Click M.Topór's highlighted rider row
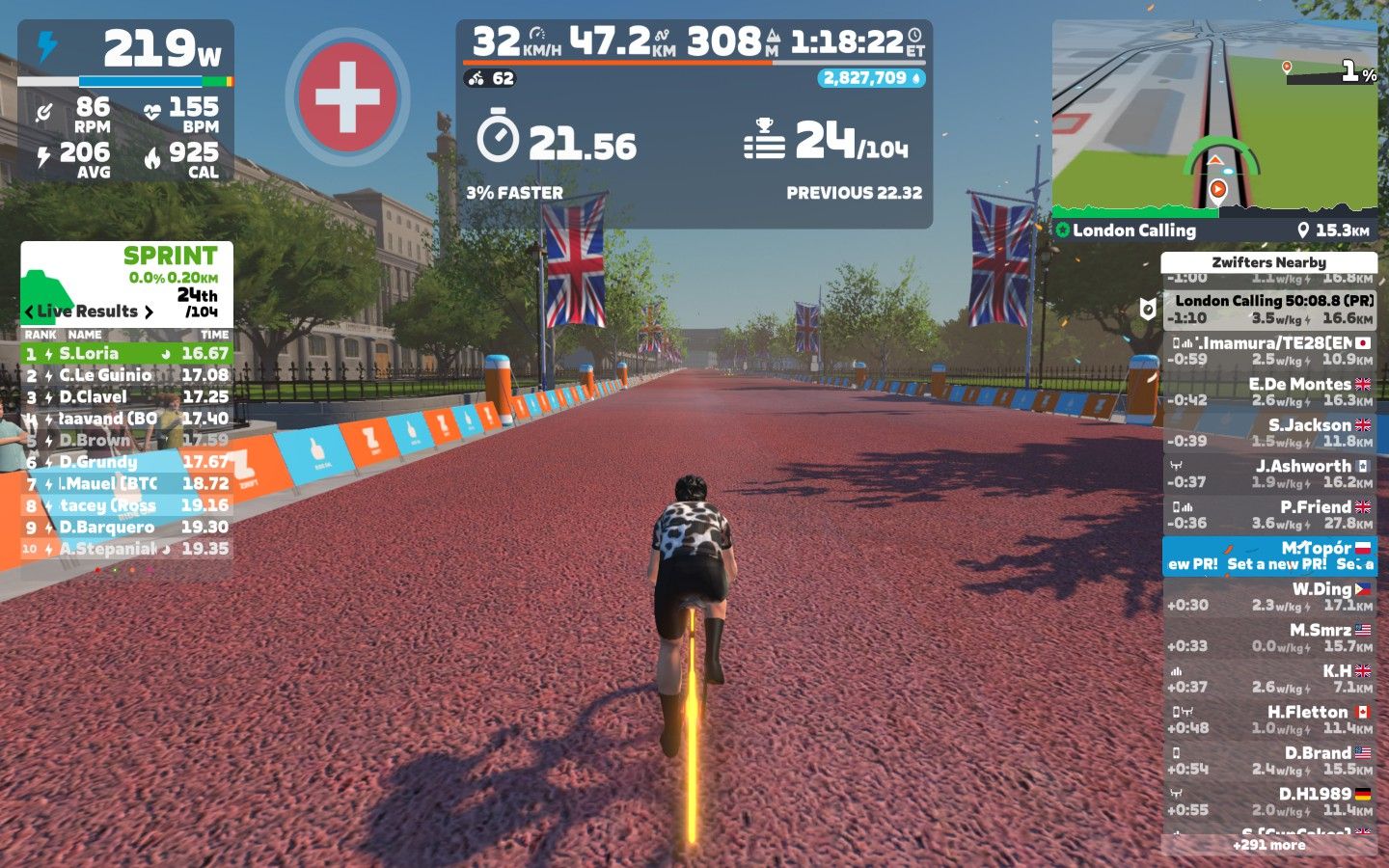The image size is (1389, 868). 1268,556
